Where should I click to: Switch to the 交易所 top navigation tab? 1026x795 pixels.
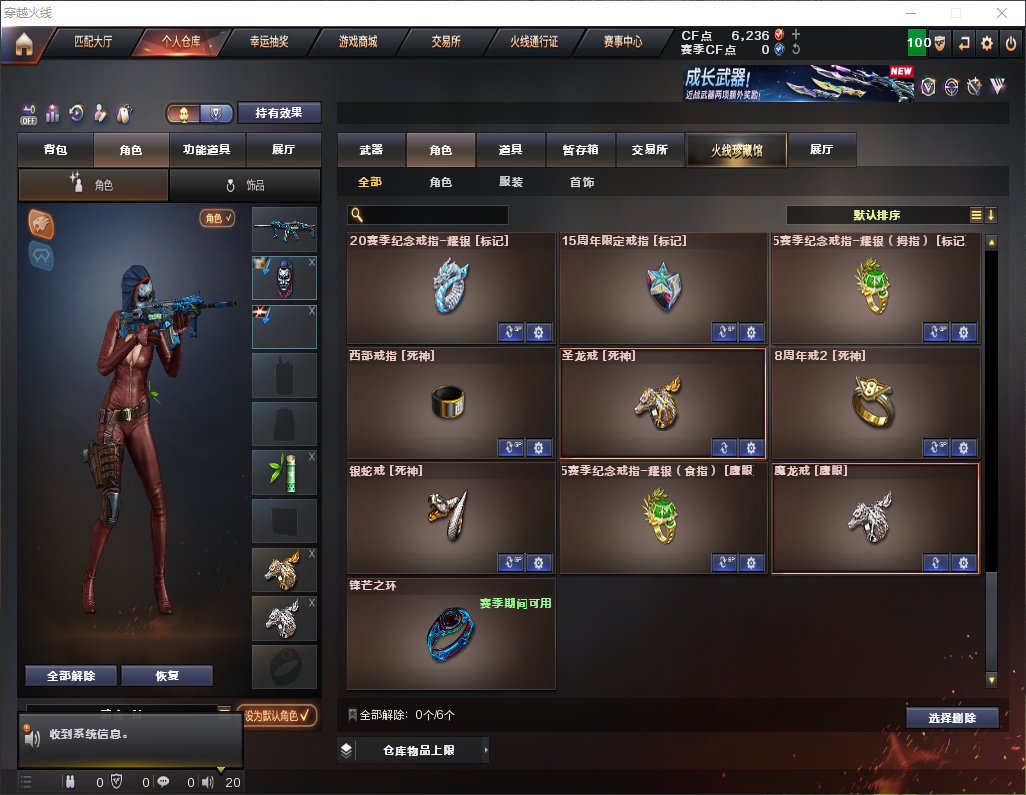[446, 42]
